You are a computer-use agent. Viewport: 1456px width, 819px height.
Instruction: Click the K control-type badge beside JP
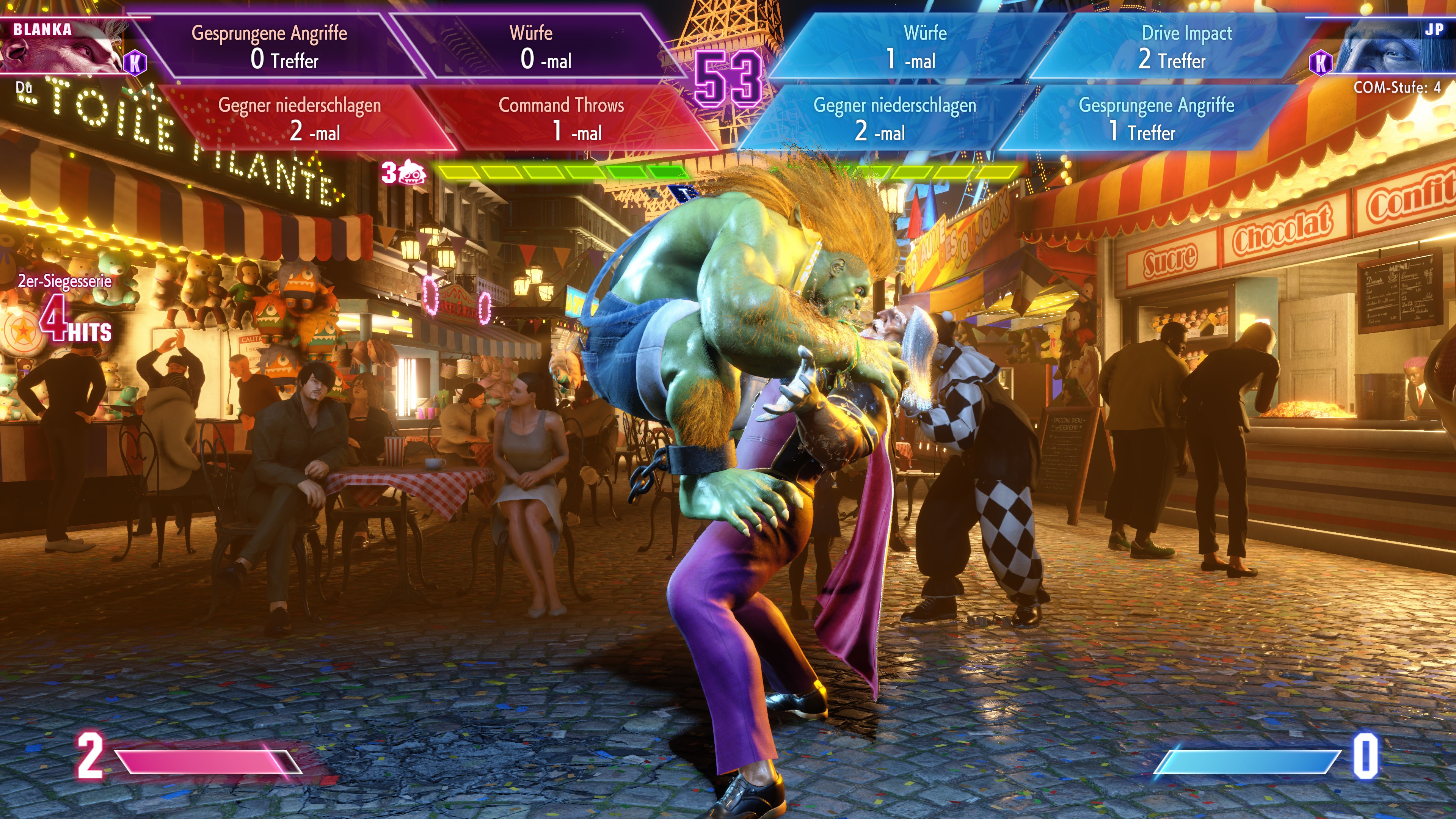tap(1320, 63)
